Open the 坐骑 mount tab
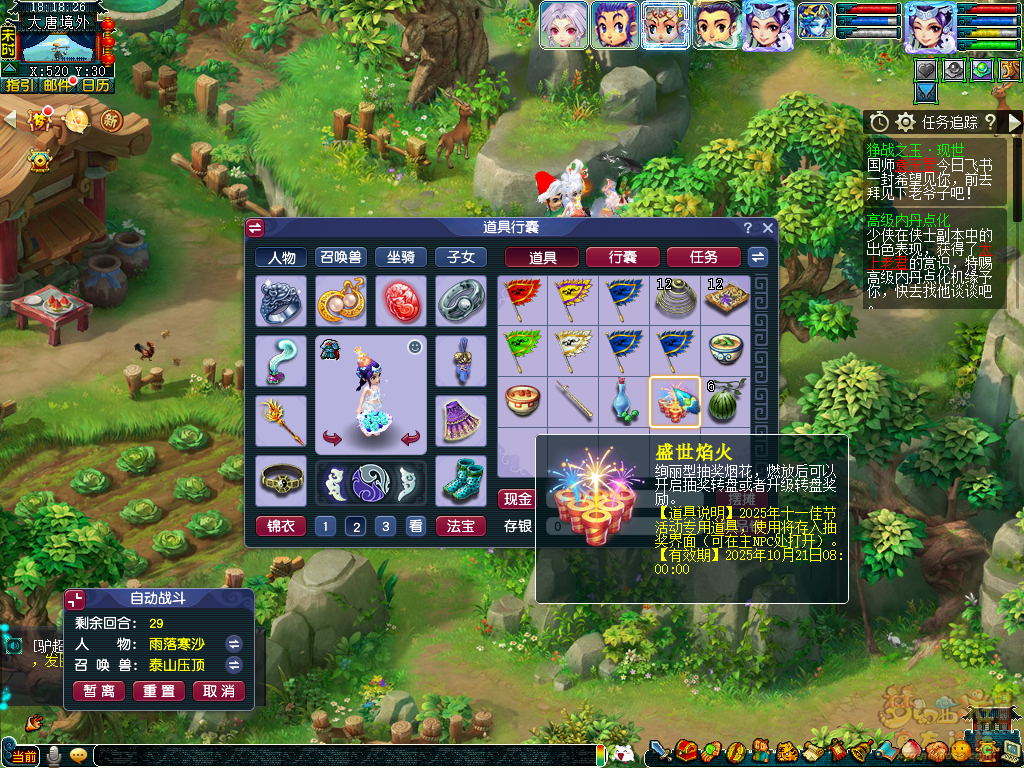This screenshot has height=768, width=1024. (400, 257)
